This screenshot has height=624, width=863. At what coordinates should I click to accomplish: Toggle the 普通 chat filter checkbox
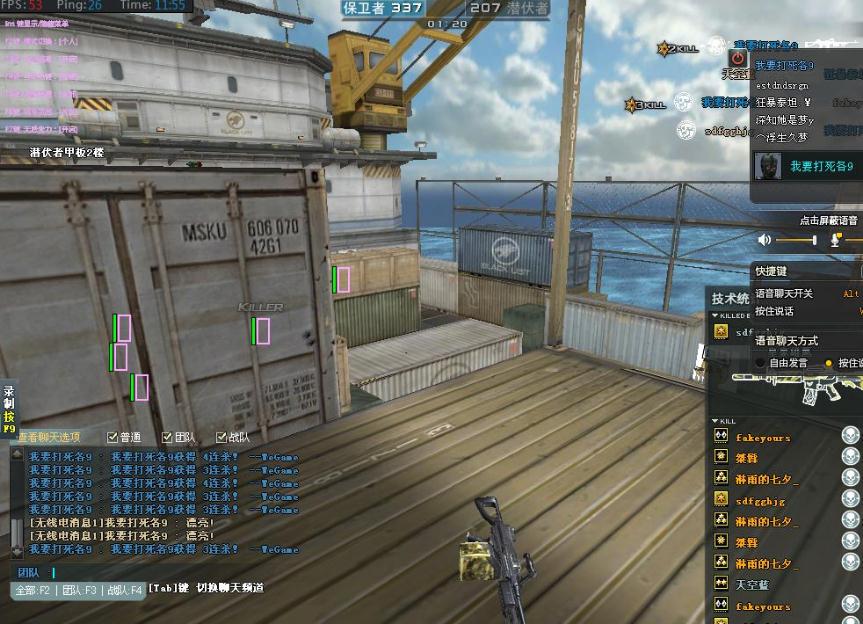click(112, 437)
